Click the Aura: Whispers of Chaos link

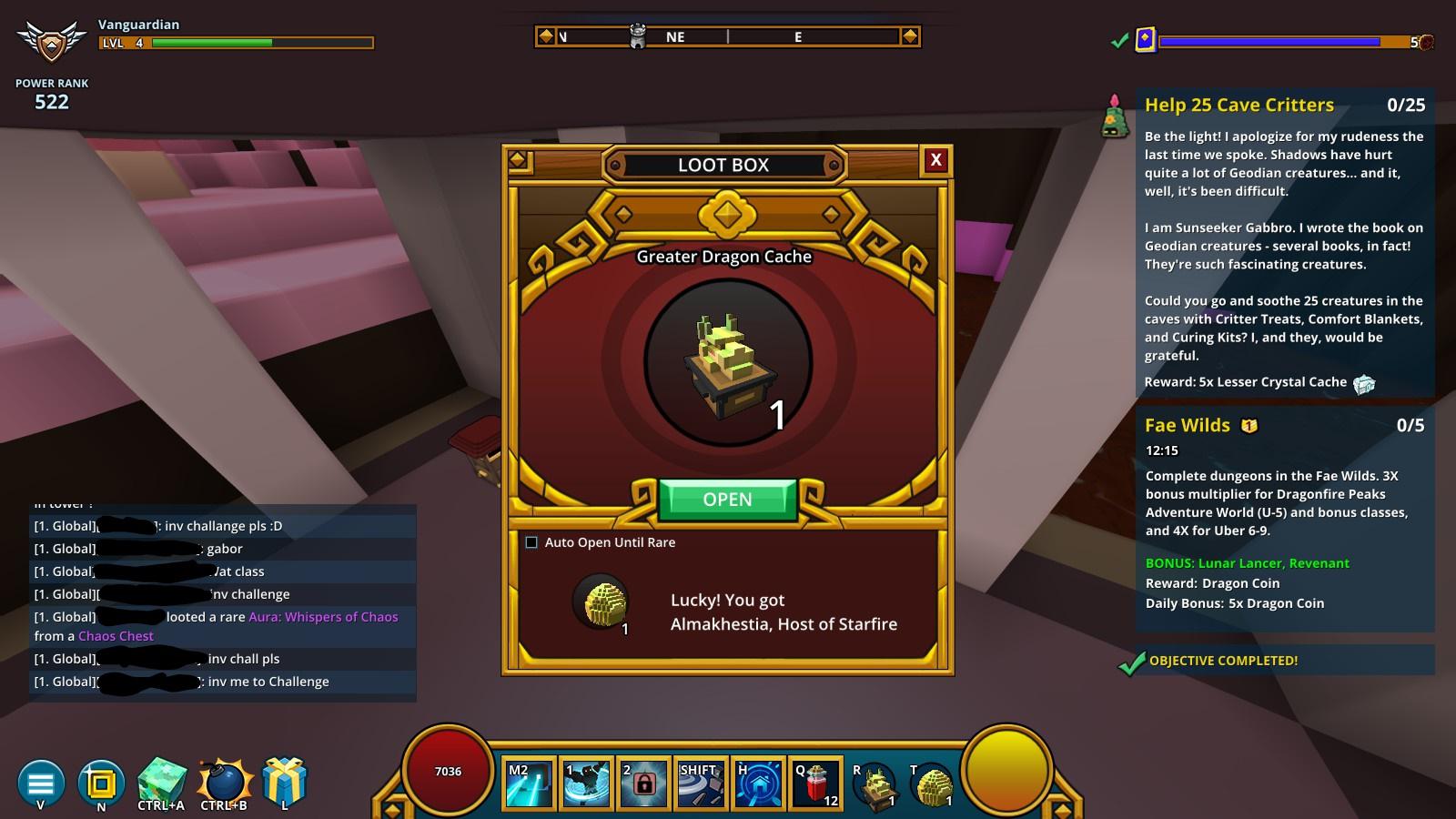click(322, 616)
